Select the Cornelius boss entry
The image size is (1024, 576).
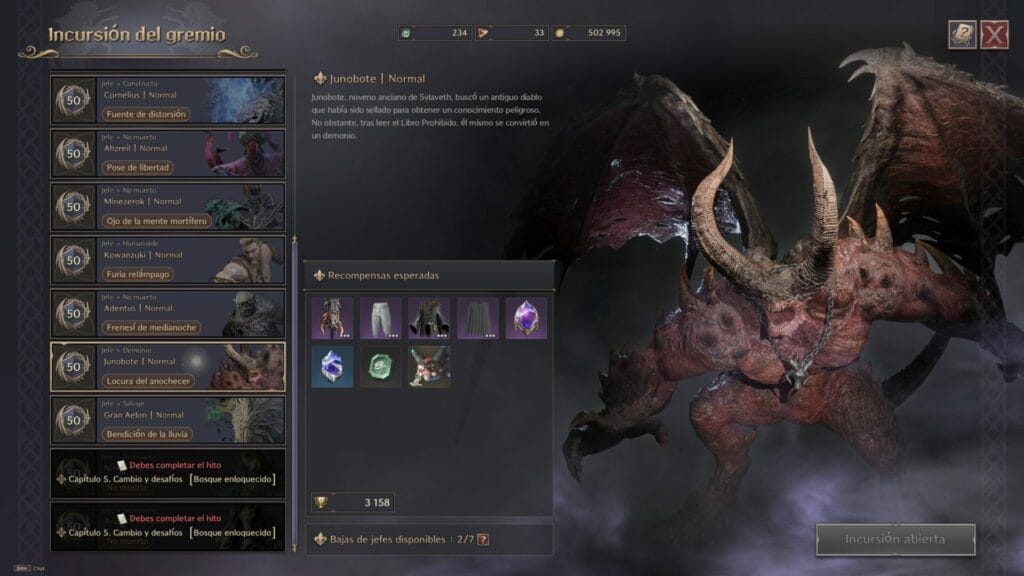tap(167, 100)
